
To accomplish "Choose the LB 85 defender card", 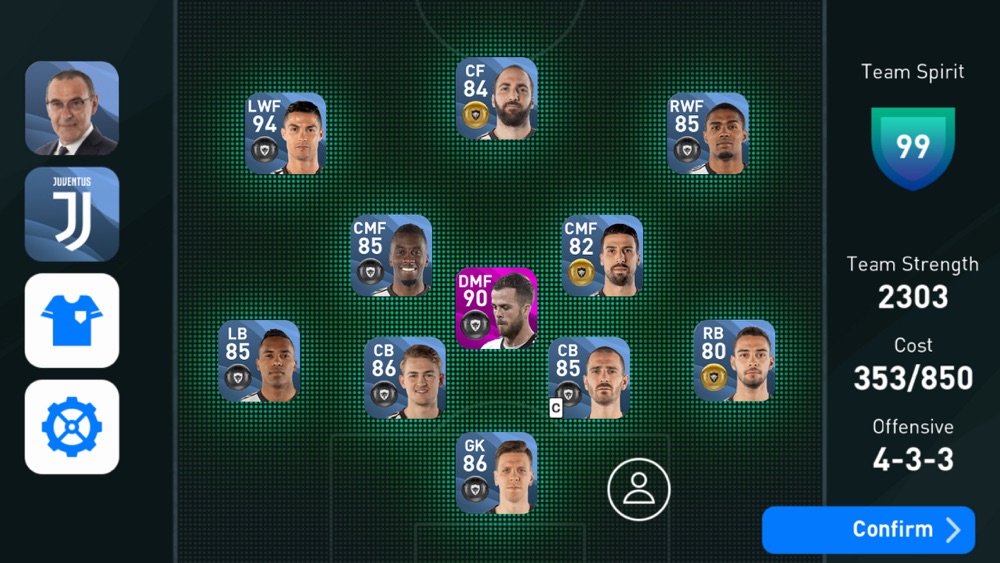I will pos(259,361).
